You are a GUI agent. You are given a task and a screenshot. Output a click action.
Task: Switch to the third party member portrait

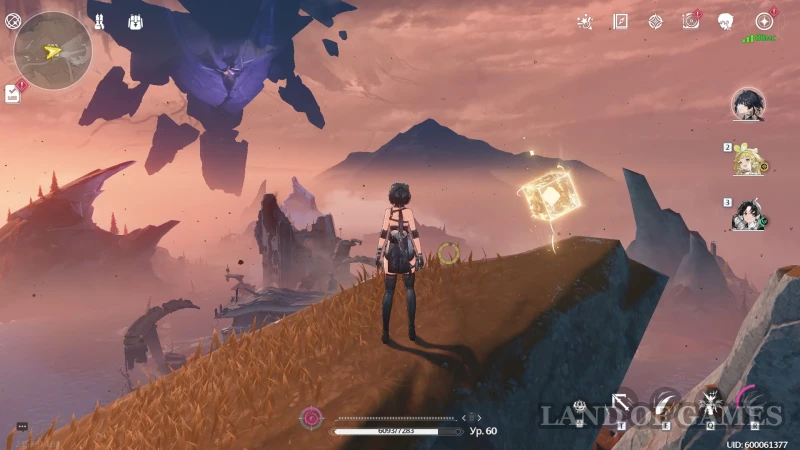(746, 214)
